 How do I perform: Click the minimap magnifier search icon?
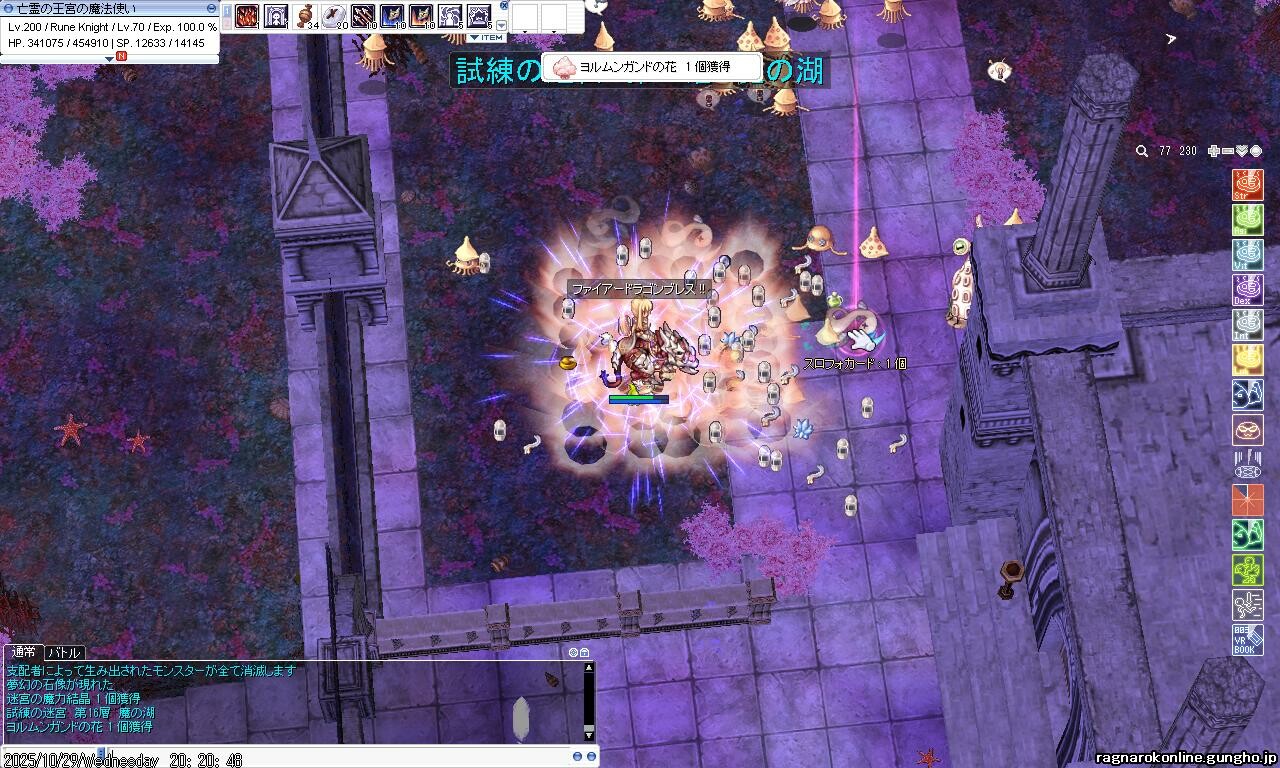click(x=1142, y=151)
